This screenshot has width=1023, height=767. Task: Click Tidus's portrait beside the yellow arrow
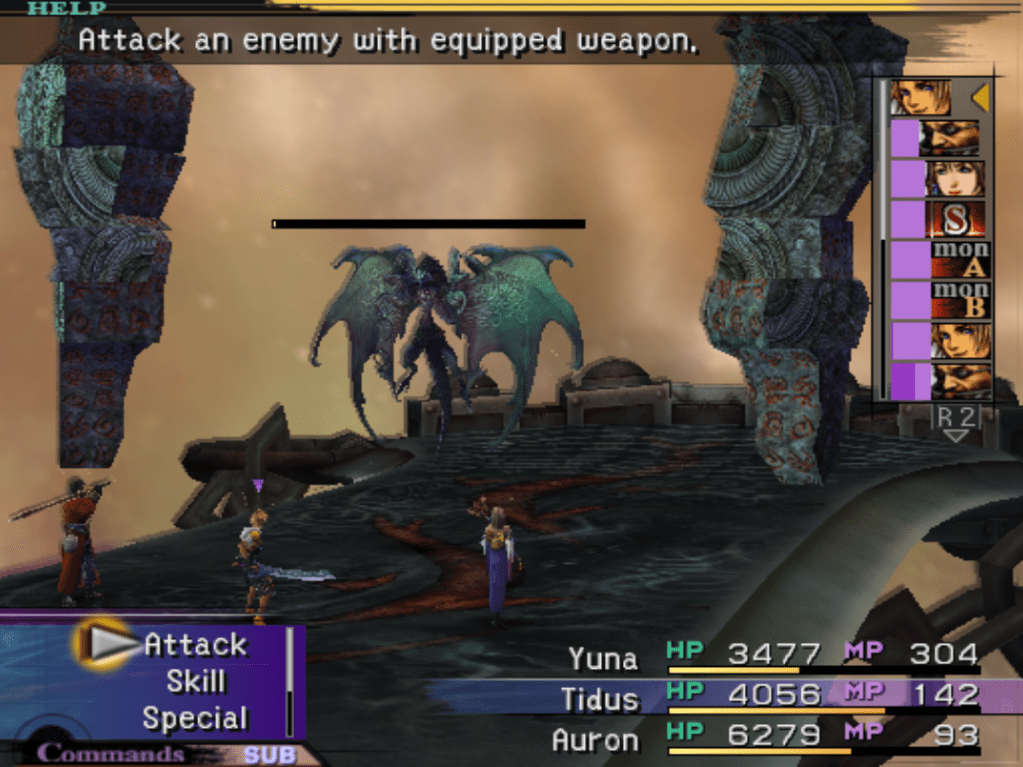point(921,98)
